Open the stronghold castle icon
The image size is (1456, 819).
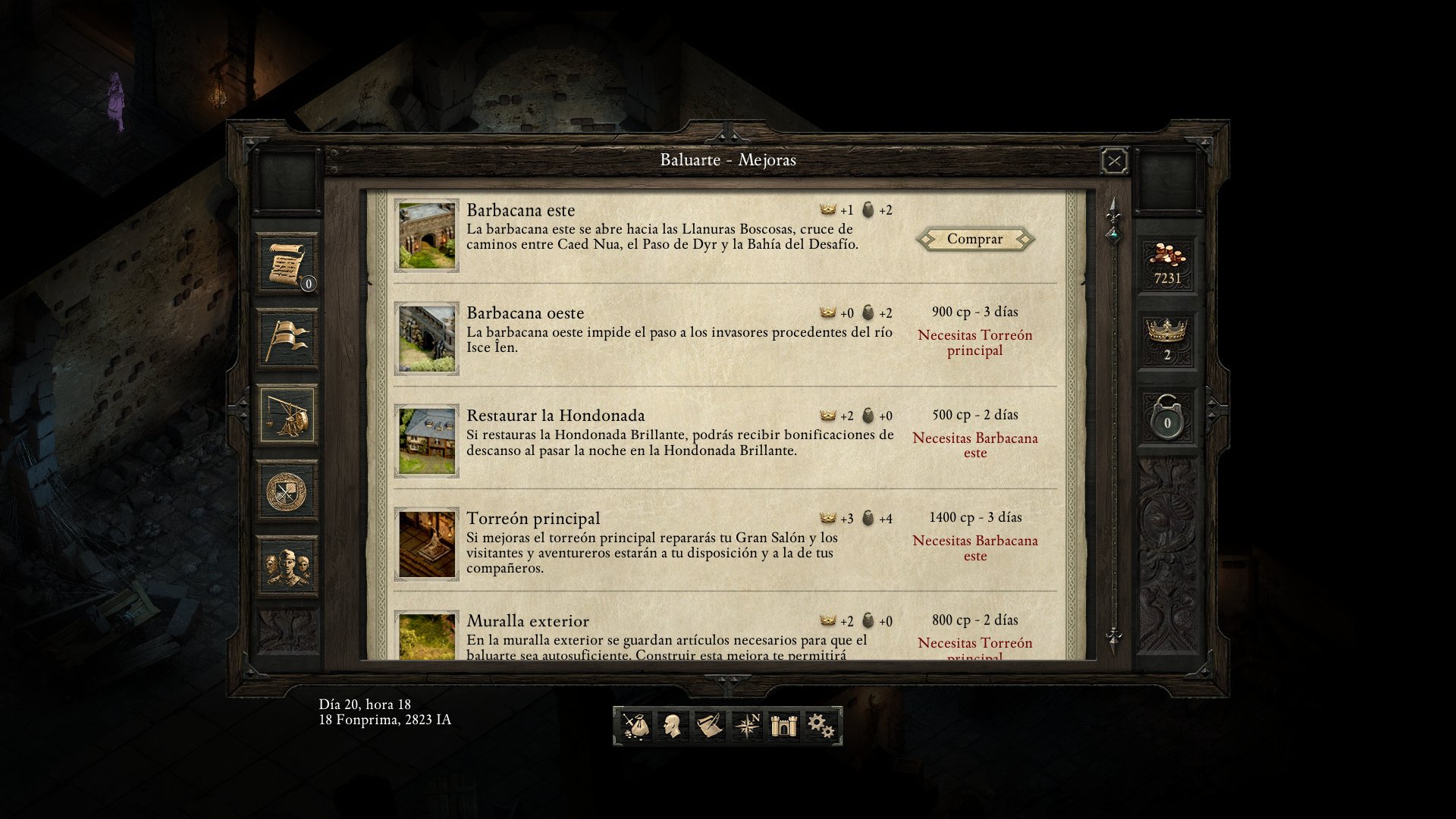[x=784, y=724]
